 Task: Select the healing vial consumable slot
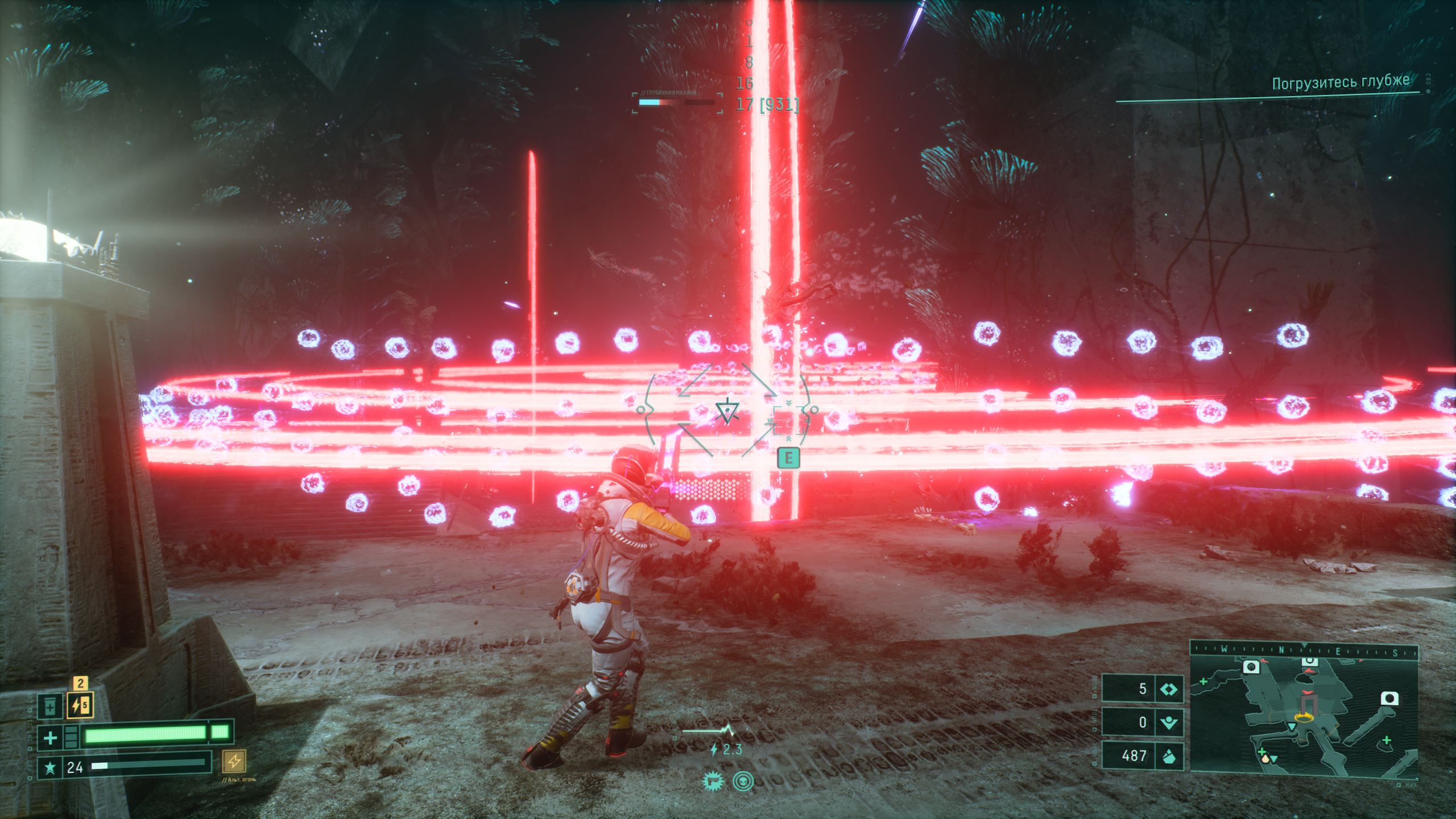[51, 706]
